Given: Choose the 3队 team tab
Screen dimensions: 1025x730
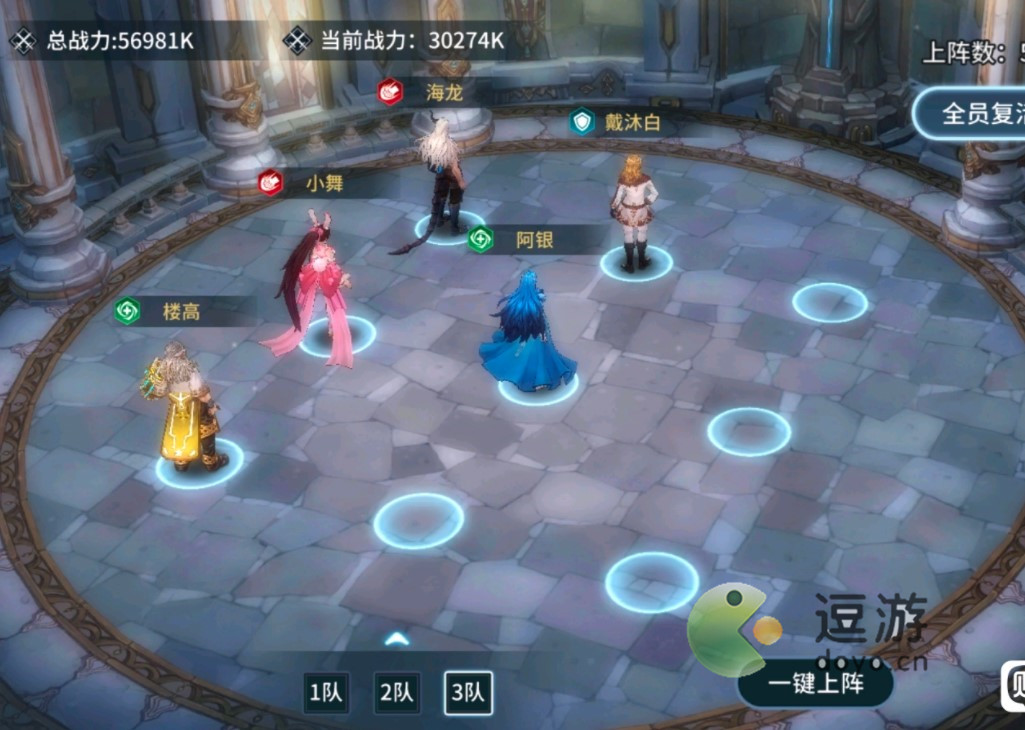Looking at the screenshot, I should [468, 692].
